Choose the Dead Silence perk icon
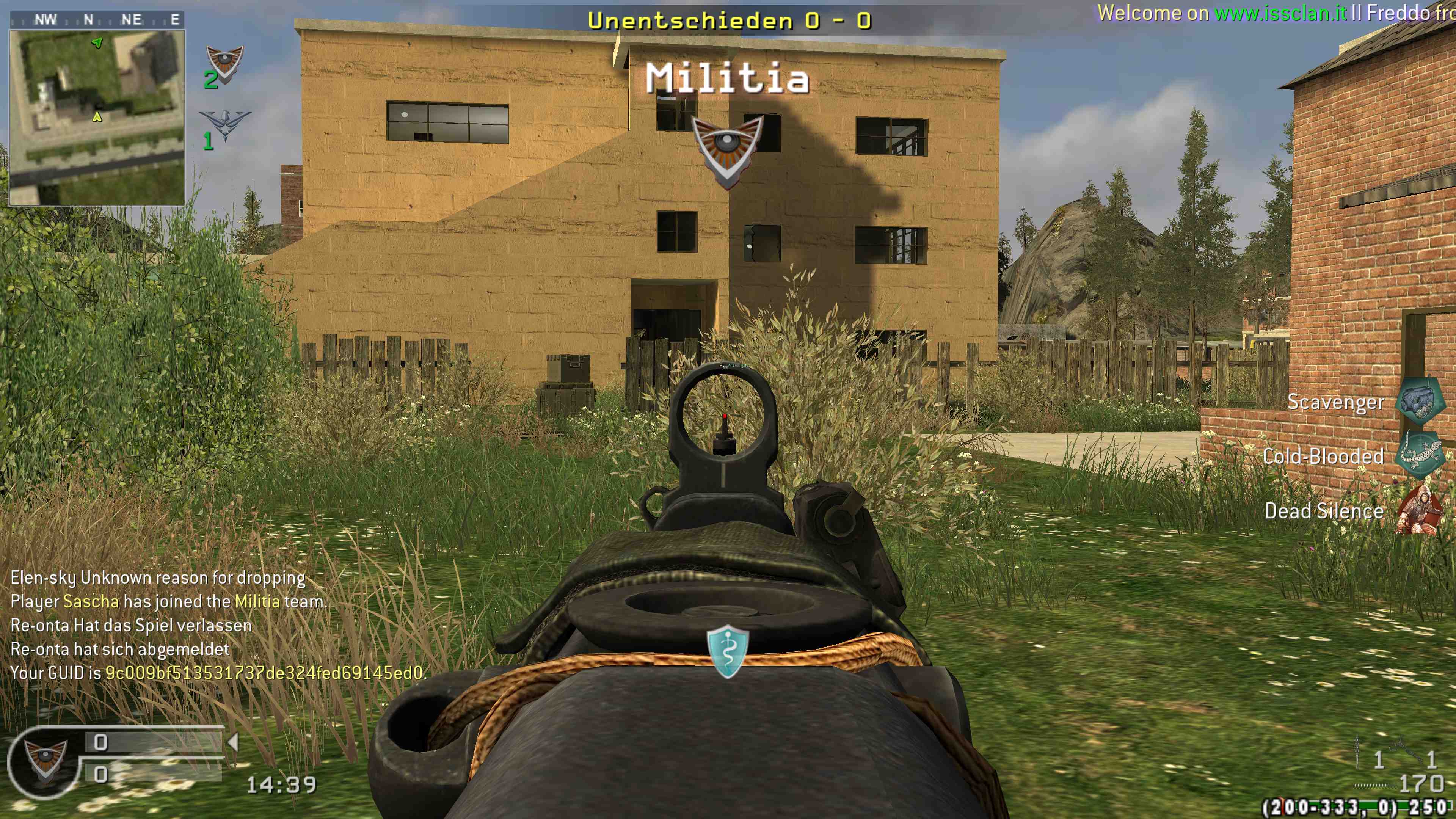The width and height of the screenshot is (1456, 819). 1419,510
